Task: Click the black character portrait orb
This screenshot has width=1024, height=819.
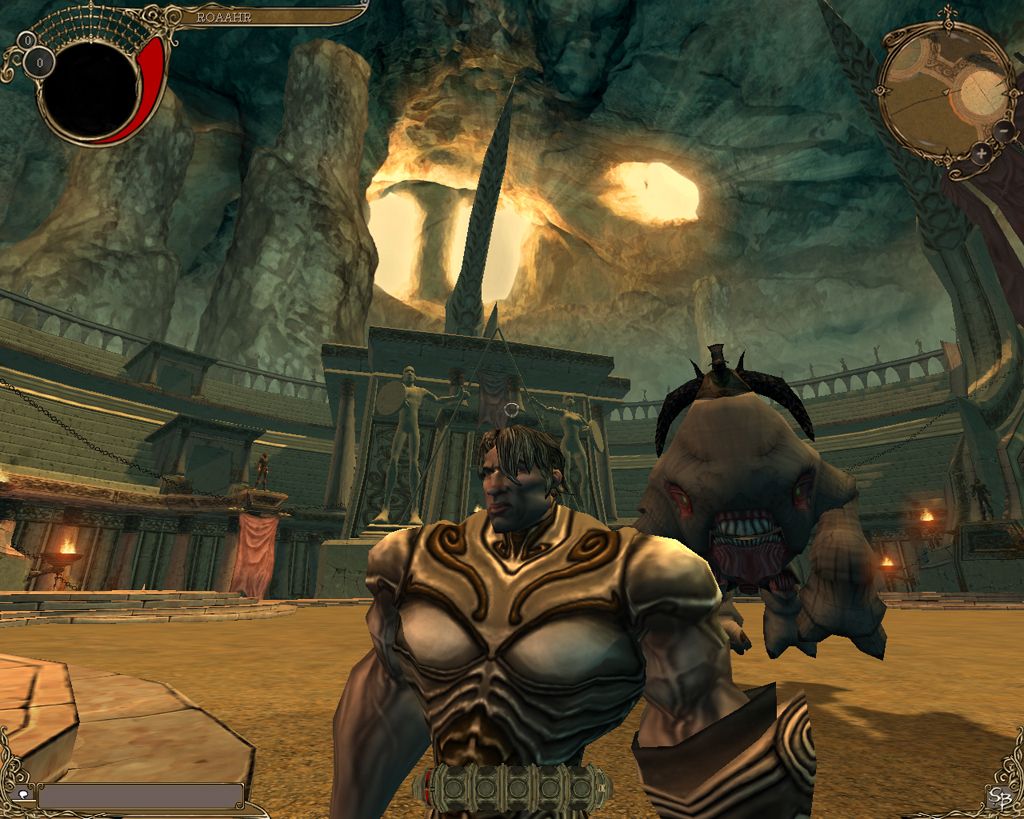Action: tap(88, 90)
